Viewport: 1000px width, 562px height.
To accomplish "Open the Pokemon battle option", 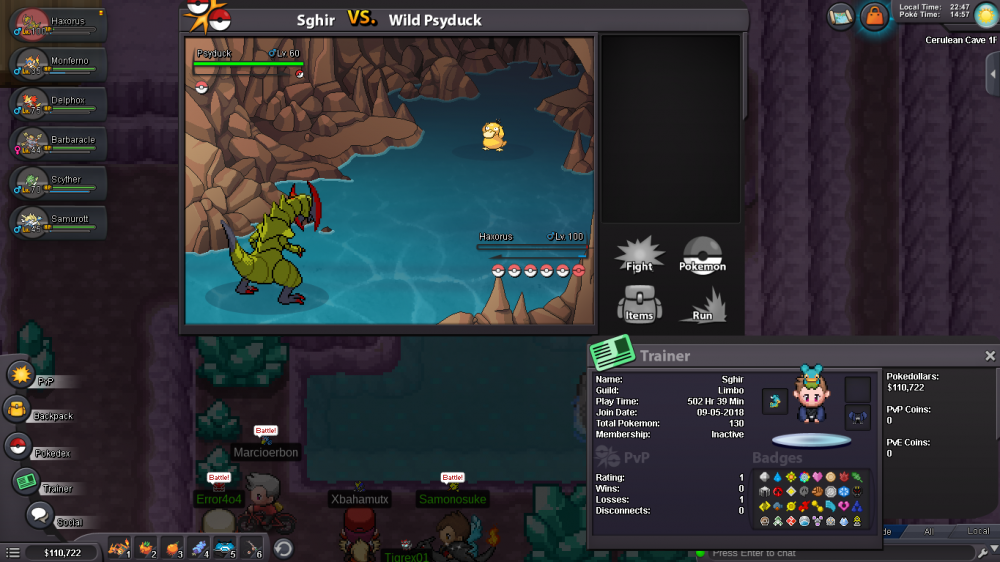I will [702, 255].
